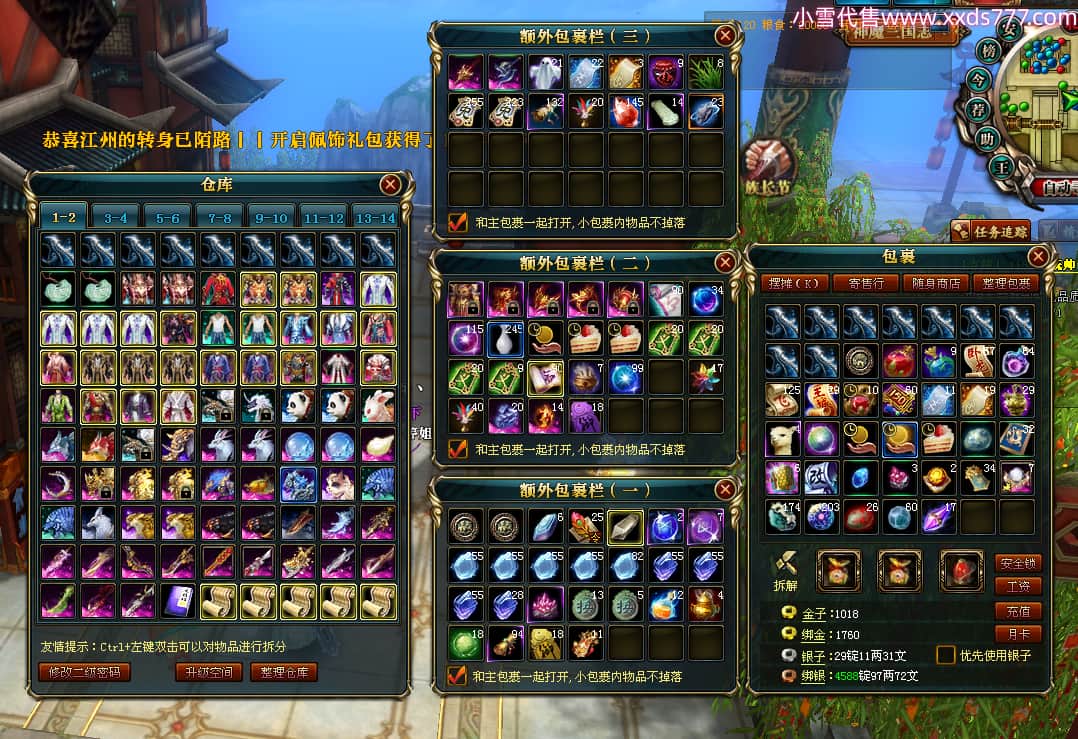Sort warehouse using 整理仓库
The width and height of the screenshot is (1078, 739).
pyautogui.click(x=284, y=672)
